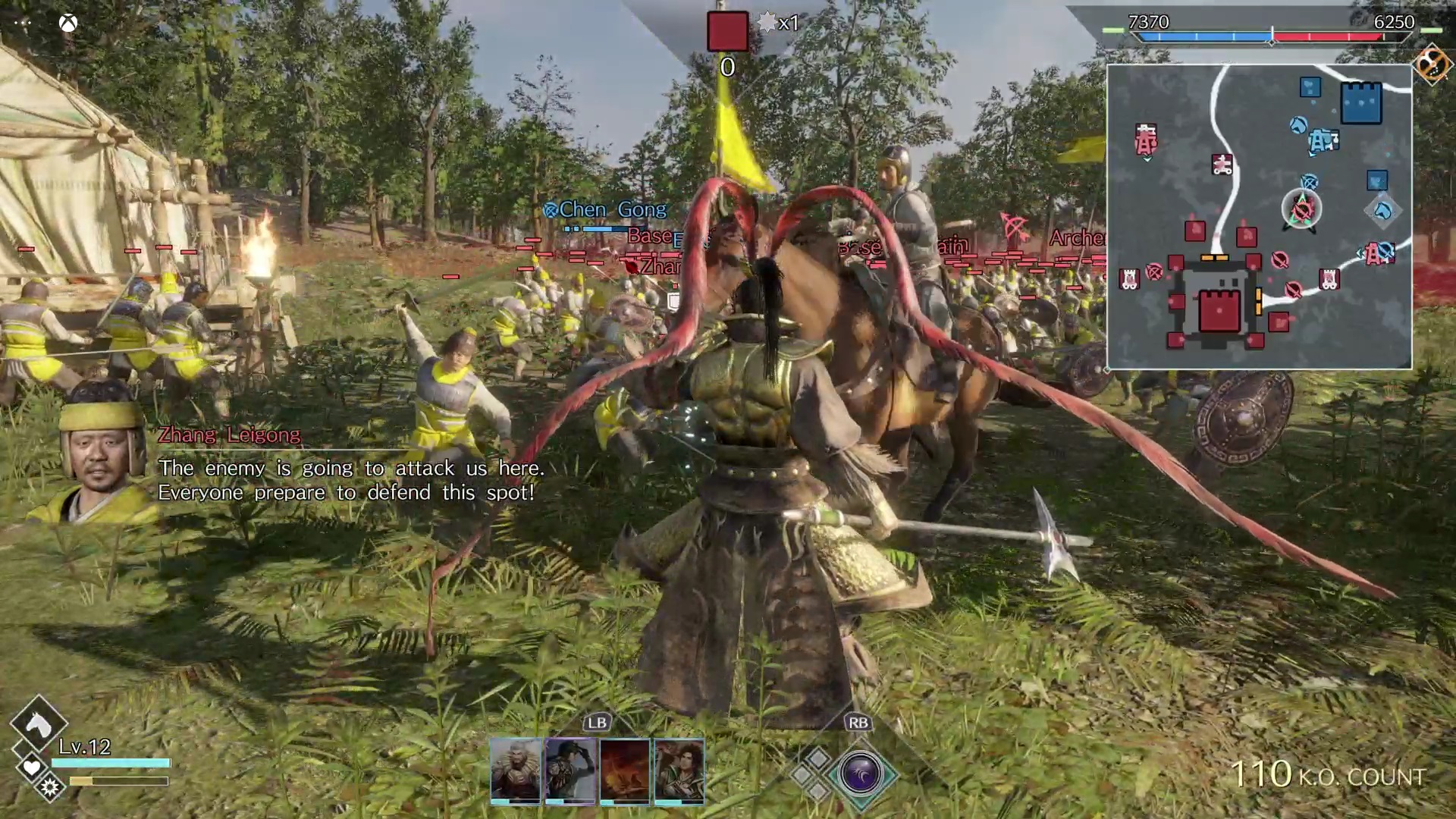Trigger the purple swirl musou skill orb

[861, 774]
